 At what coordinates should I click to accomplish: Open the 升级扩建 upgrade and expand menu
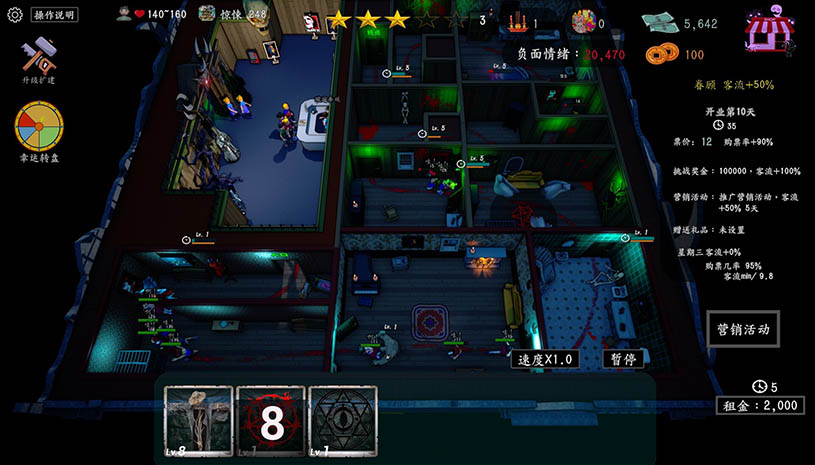(38, 60)
